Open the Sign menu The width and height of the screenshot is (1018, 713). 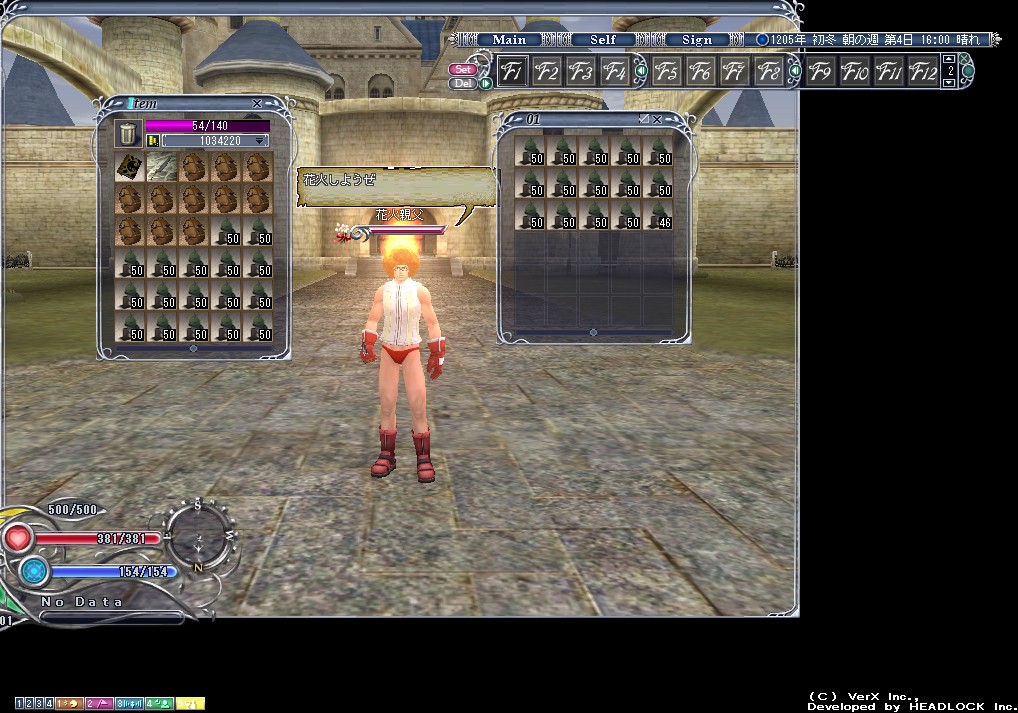[697, 40]
